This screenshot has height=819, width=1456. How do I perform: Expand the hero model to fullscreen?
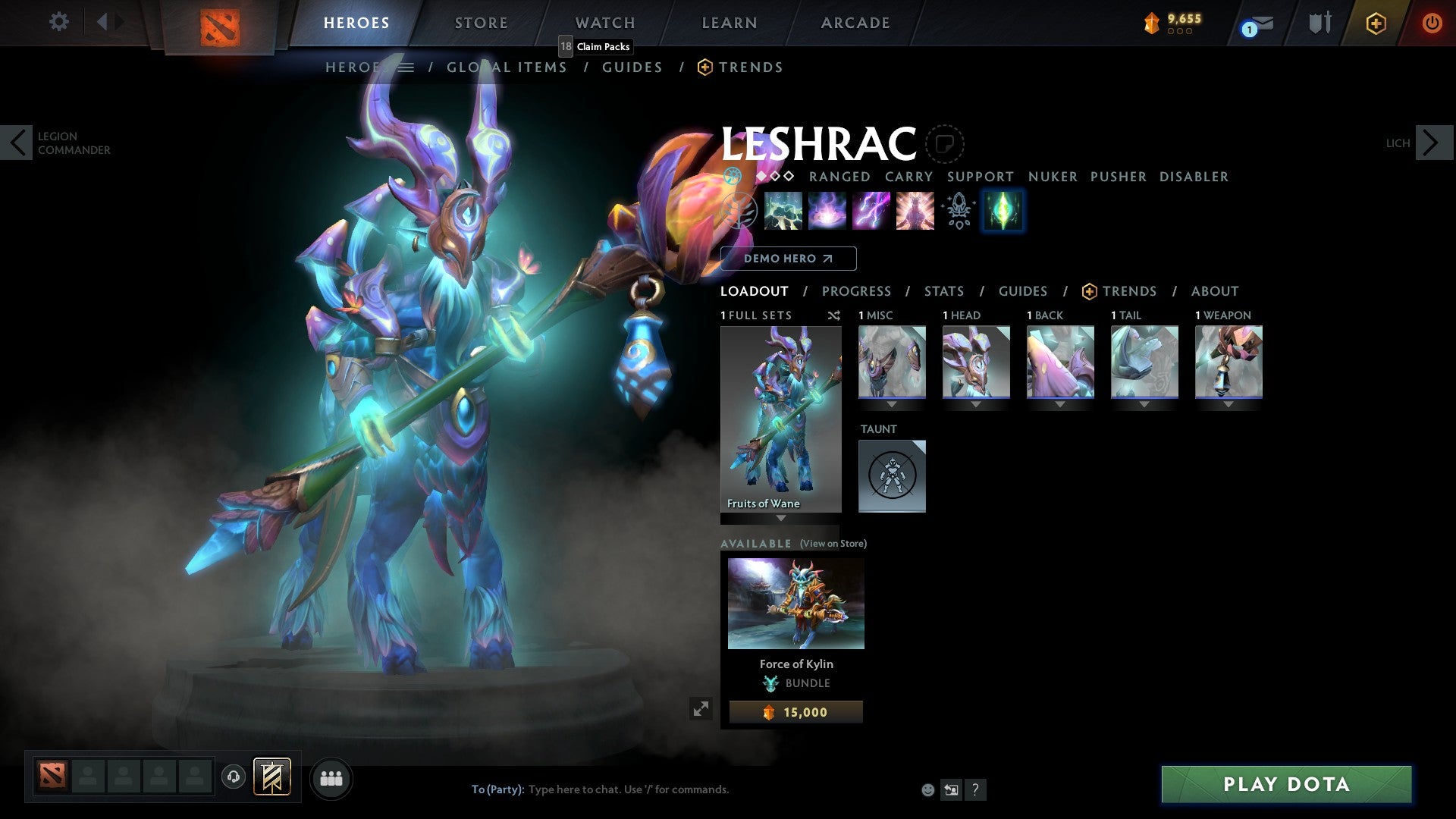[701, 709]
